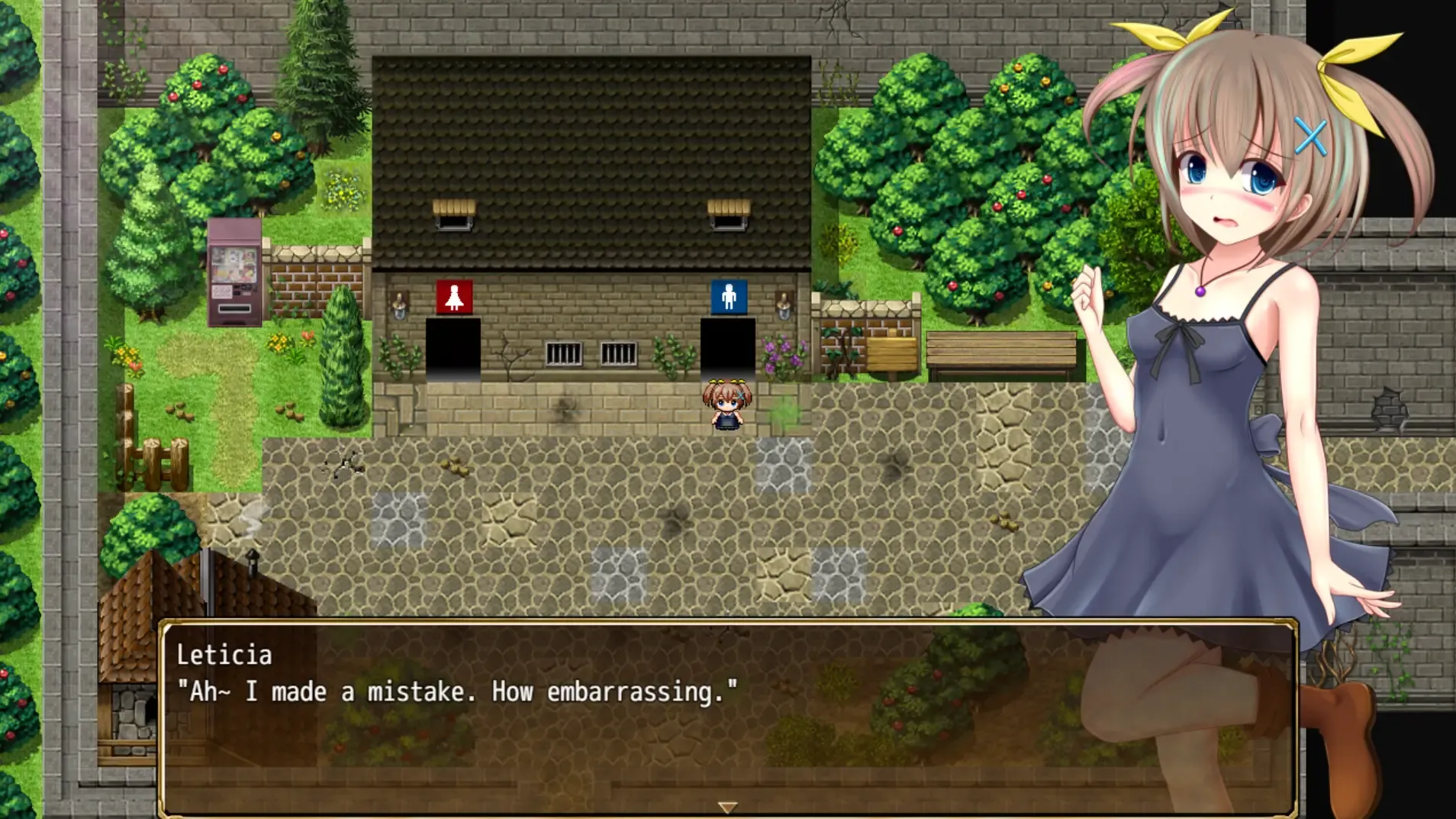
Task: Click the blue X hair clip on Leticia's portrait
Action: (1310, 135)
